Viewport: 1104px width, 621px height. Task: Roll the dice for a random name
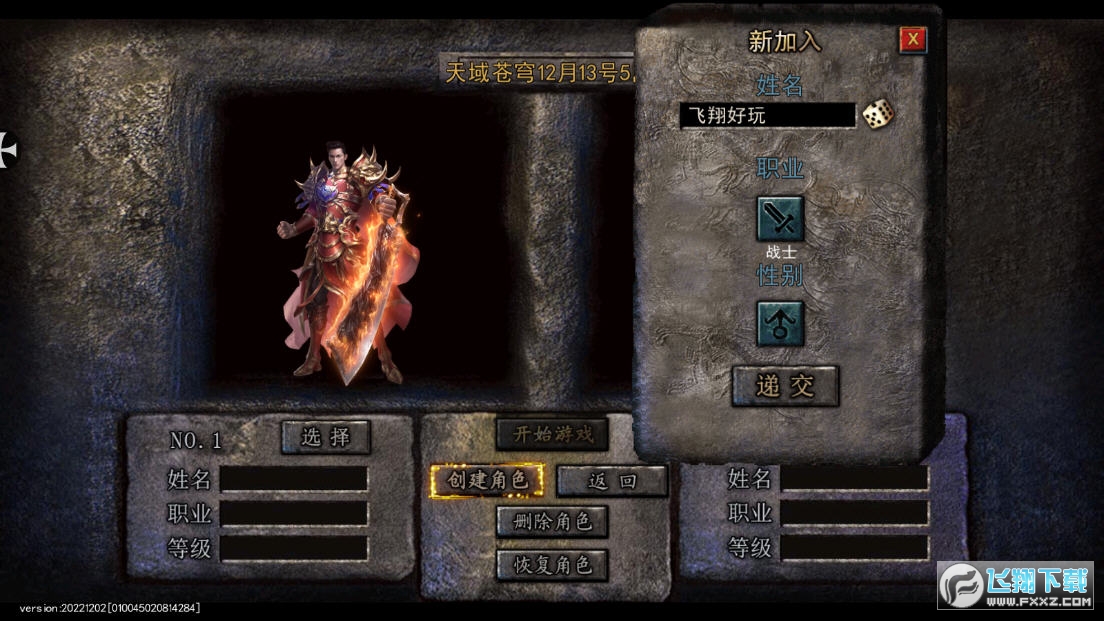click(878, 114)
